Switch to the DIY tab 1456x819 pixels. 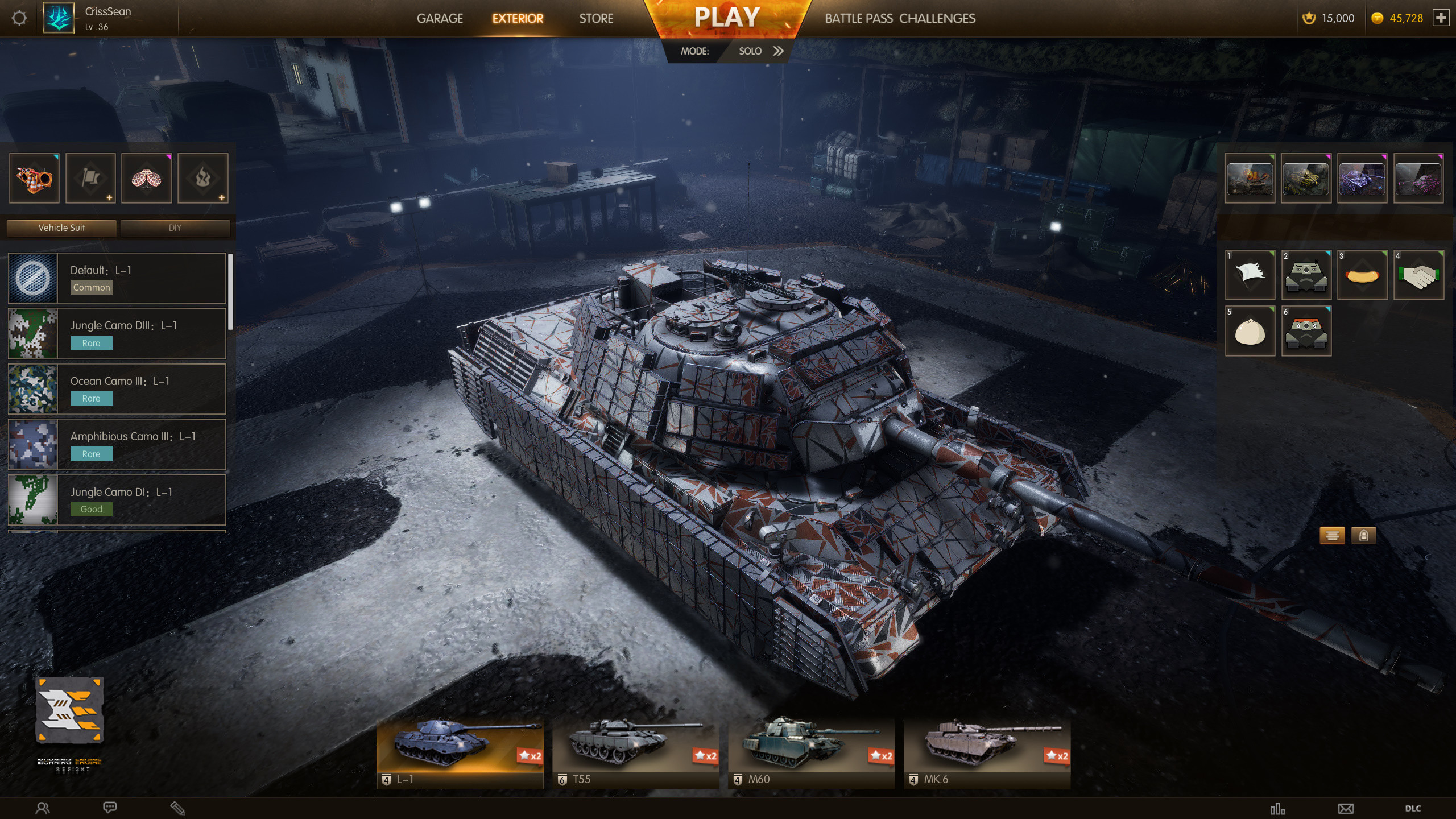click(175, 227)
